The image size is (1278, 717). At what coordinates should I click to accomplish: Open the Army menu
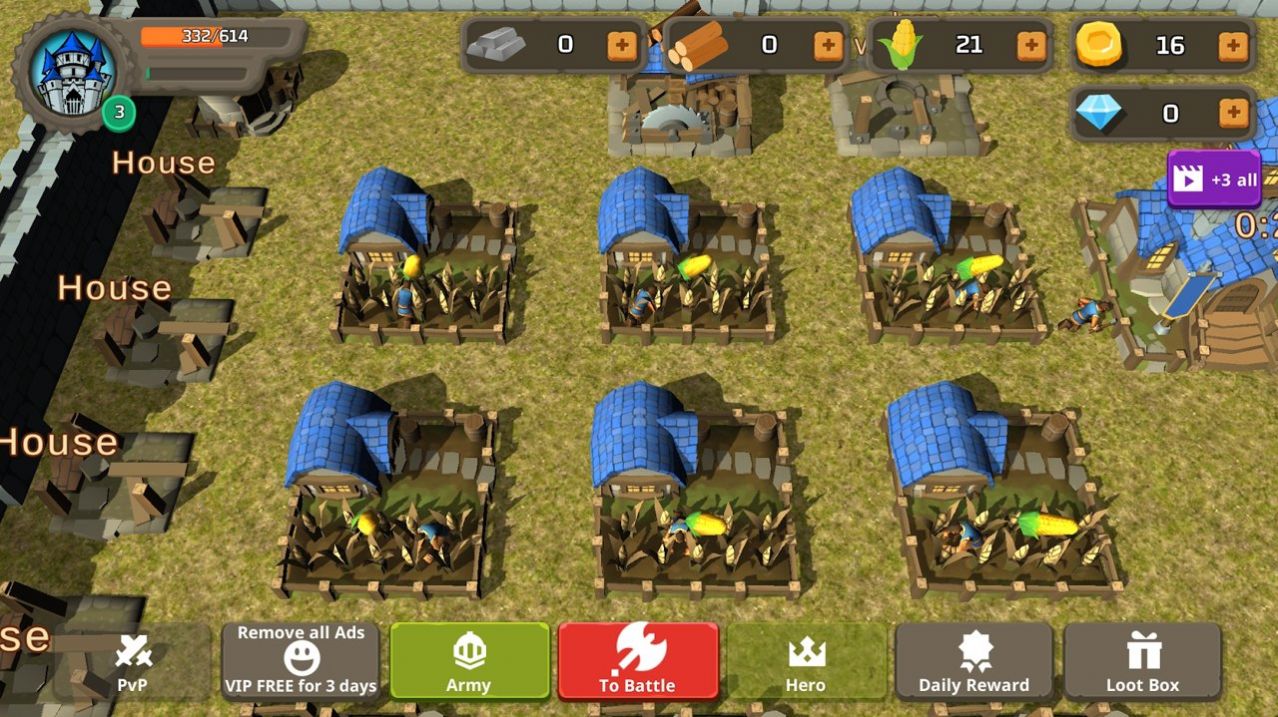pos(469,660)
